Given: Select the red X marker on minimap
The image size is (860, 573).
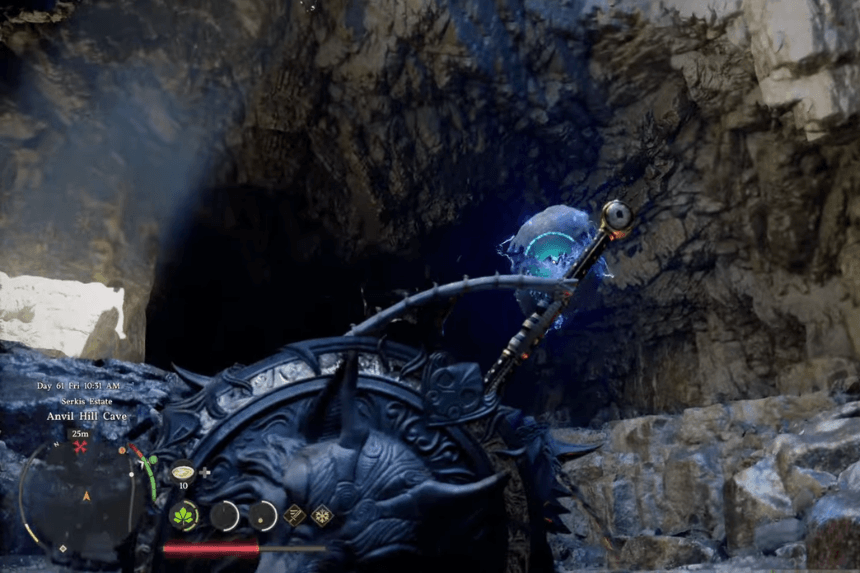Looking at the screenshot, I should [80, 446].
